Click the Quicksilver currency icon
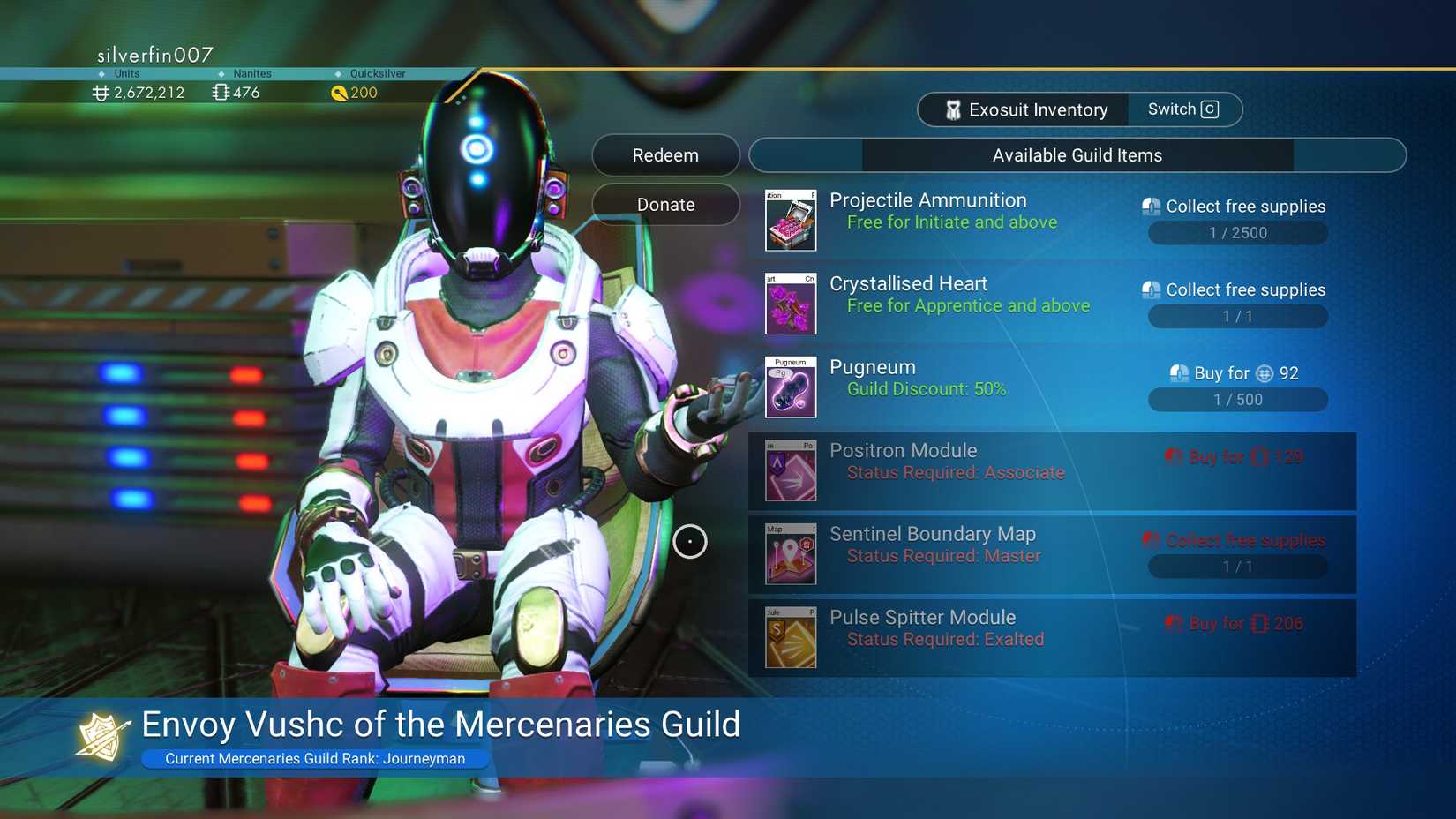Screen dimensions: 1456x819 tap(340, 93)
